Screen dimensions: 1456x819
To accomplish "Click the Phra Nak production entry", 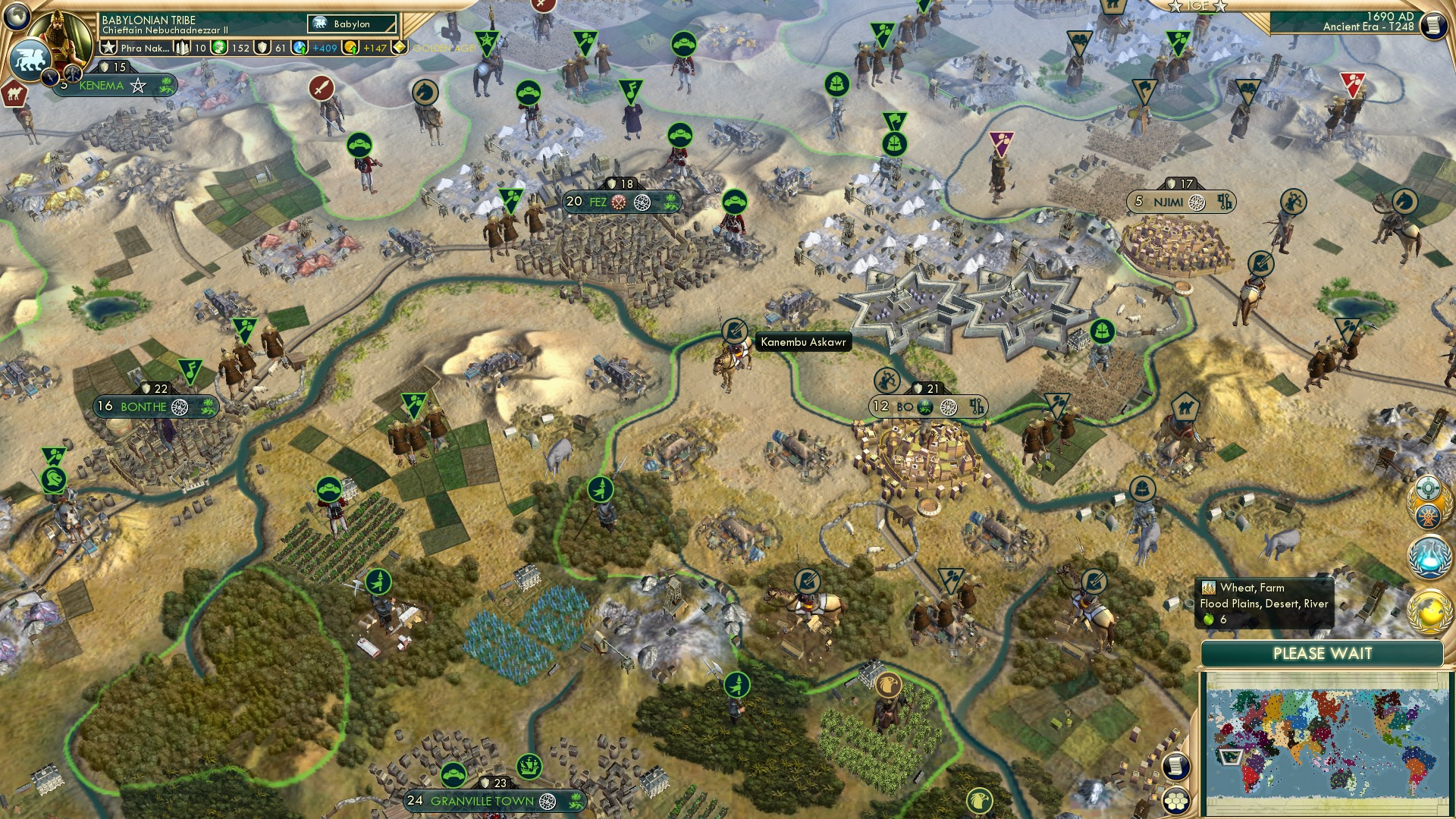I will pos(144,48).
